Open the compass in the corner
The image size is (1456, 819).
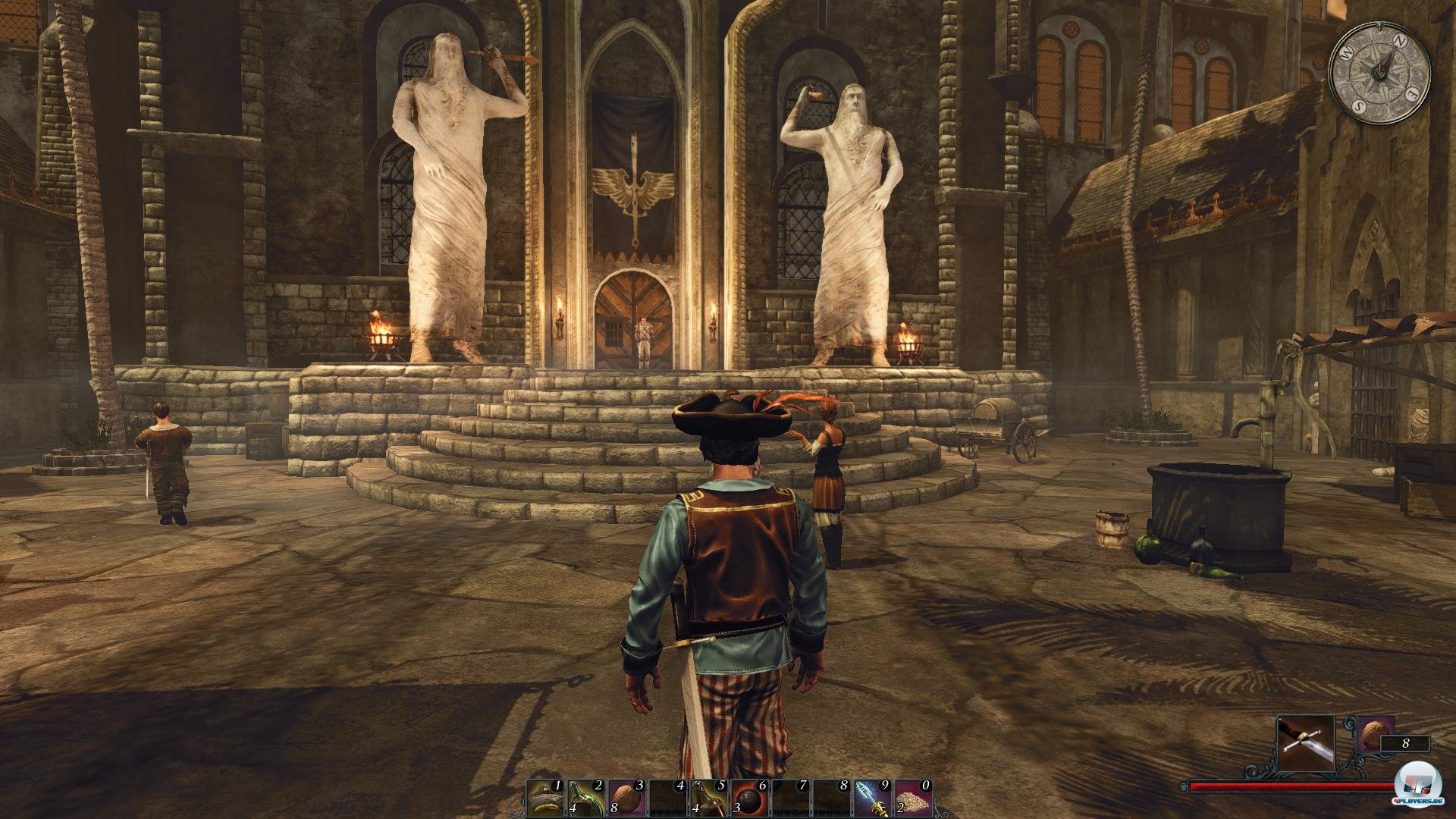point(1379,70)
